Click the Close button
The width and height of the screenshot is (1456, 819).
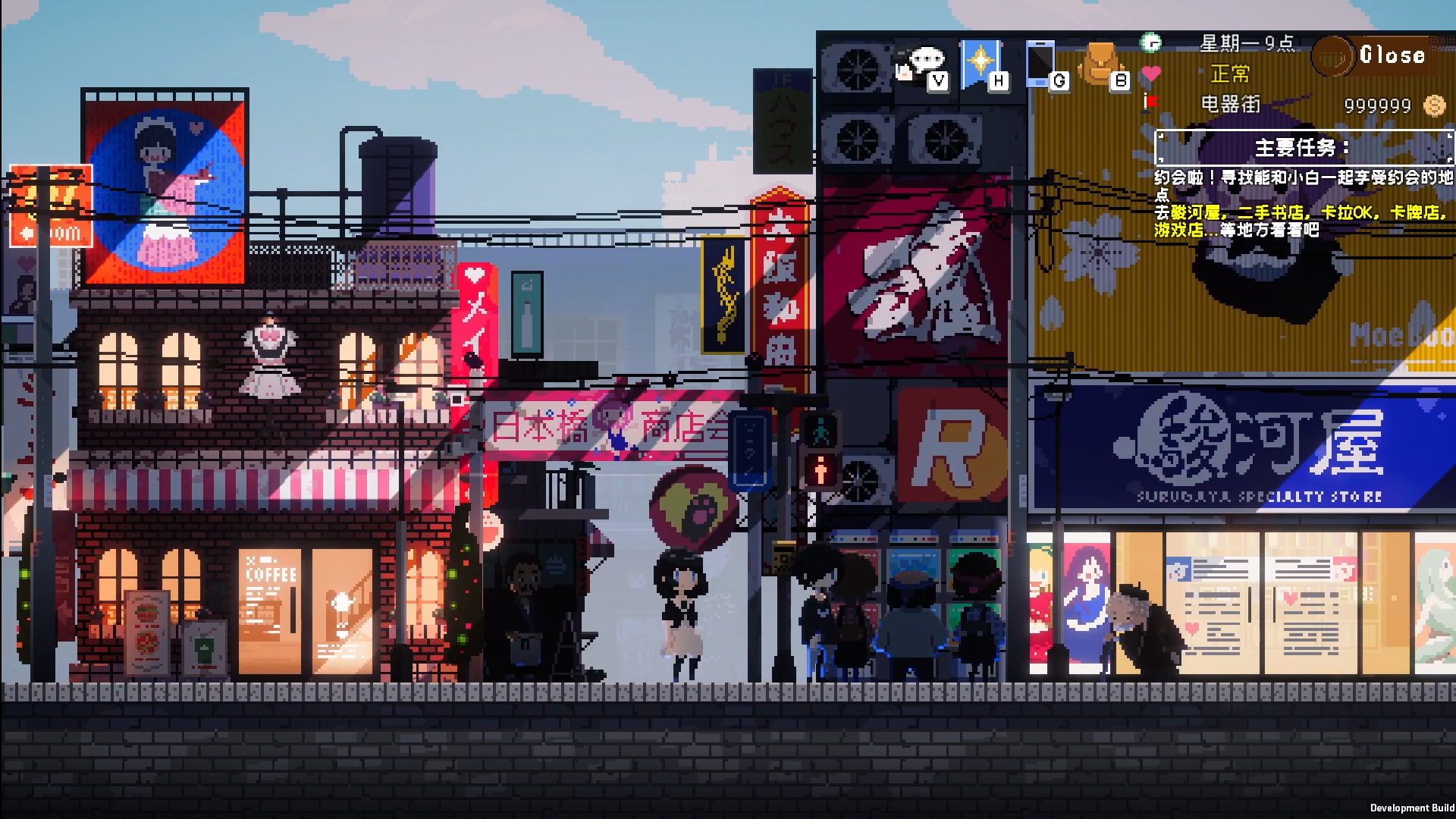click(x=1391, y=55)
